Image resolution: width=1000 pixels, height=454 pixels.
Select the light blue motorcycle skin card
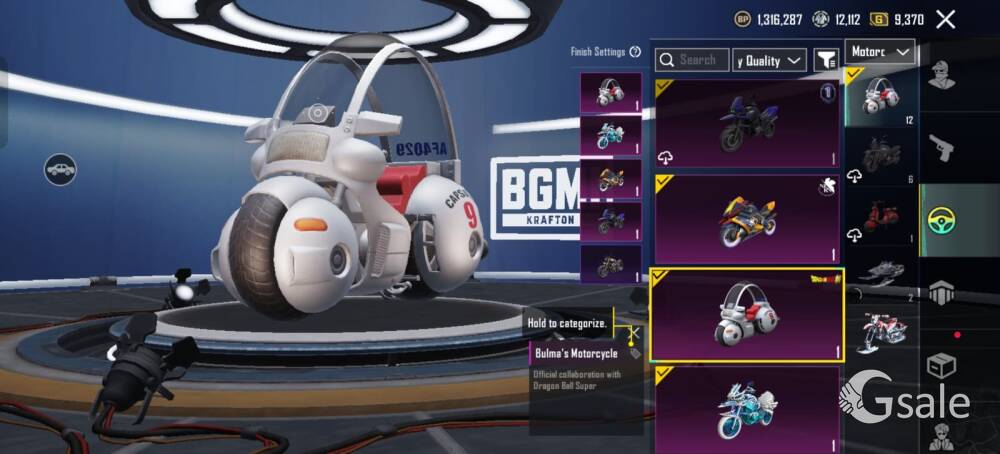(x=746, y=407)
